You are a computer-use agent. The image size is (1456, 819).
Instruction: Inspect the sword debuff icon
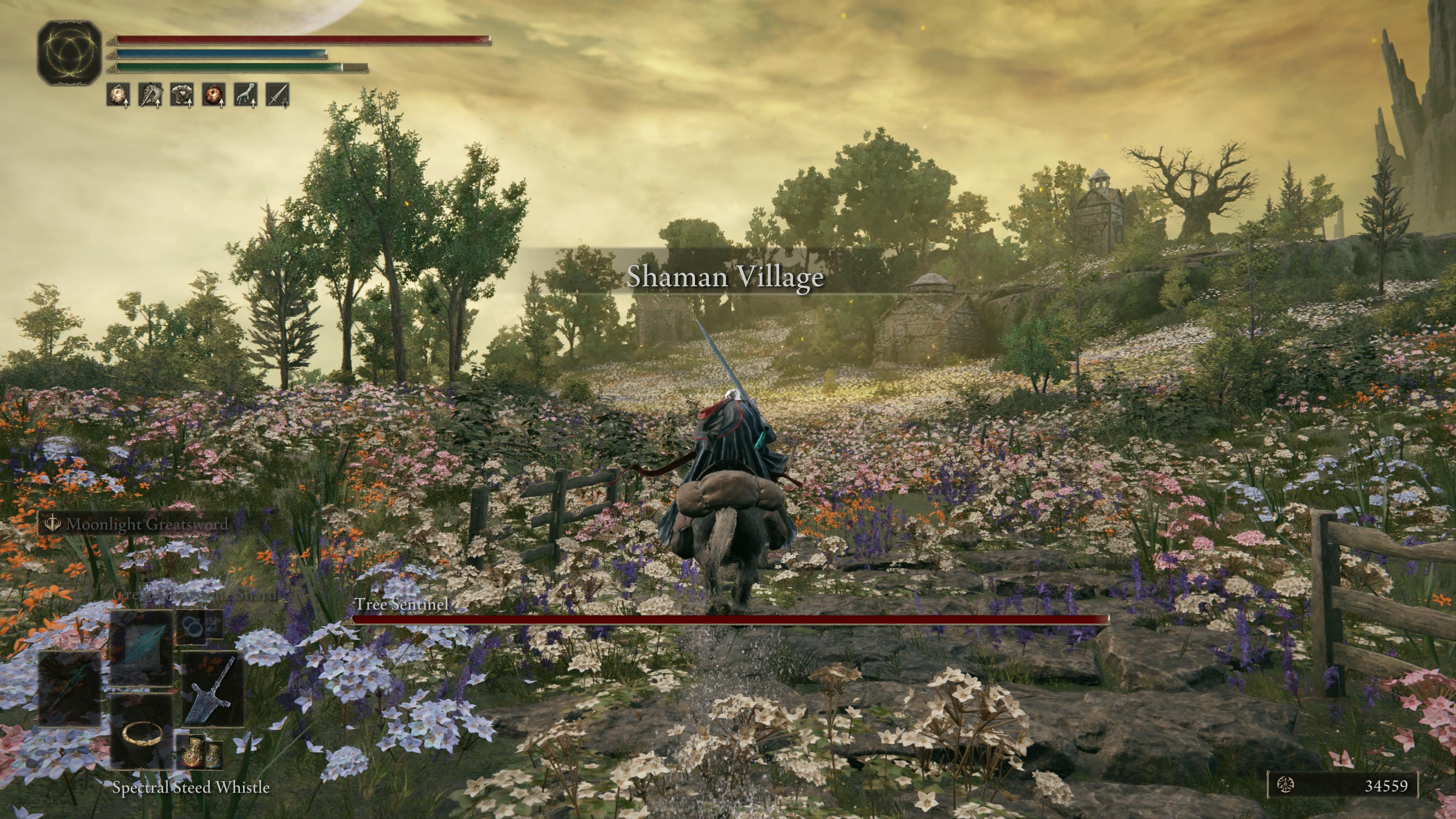coord(278,94)
